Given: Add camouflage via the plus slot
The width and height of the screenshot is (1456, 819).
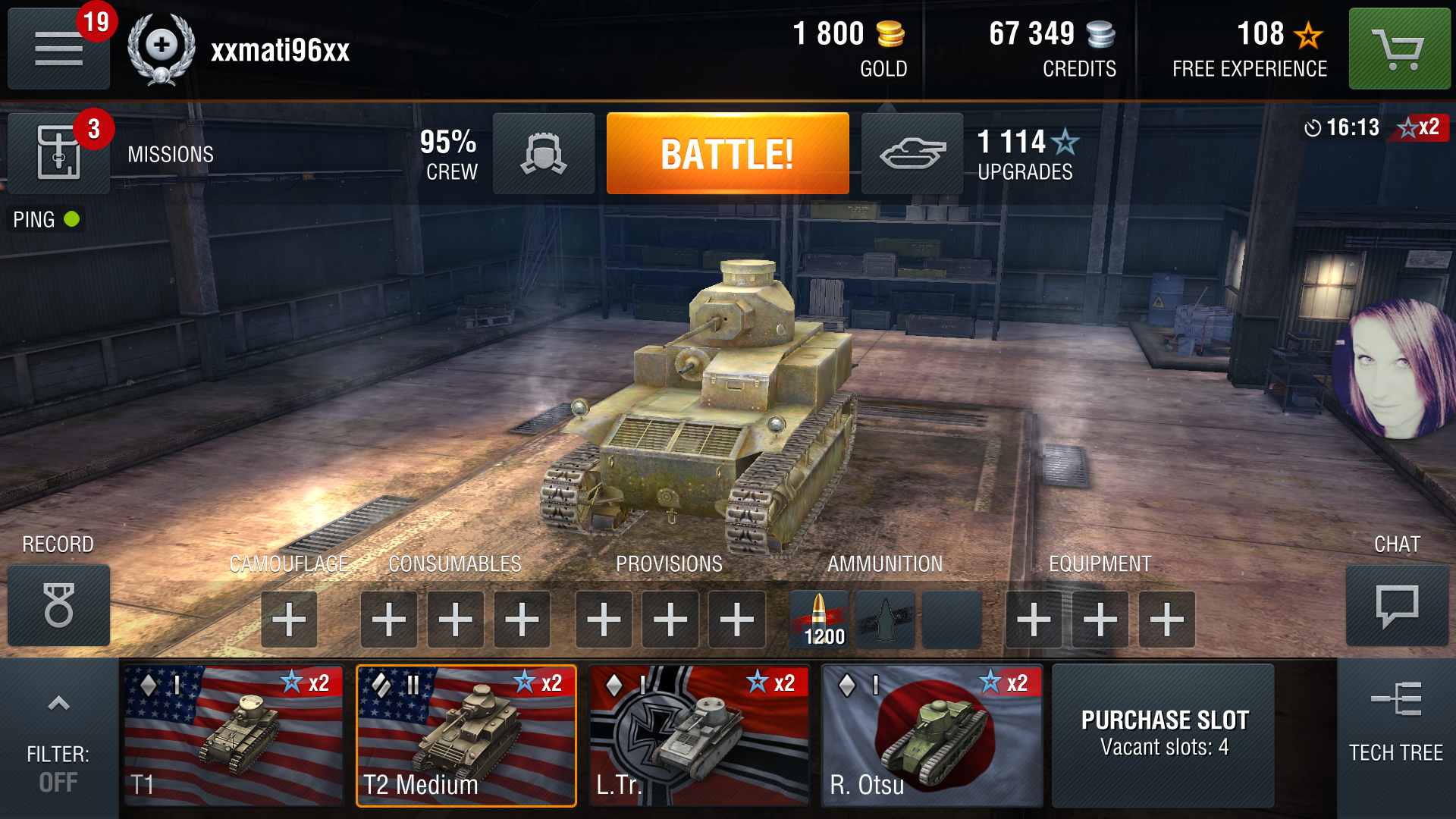Looking at the screenshot, I should (x=289, y=620).
